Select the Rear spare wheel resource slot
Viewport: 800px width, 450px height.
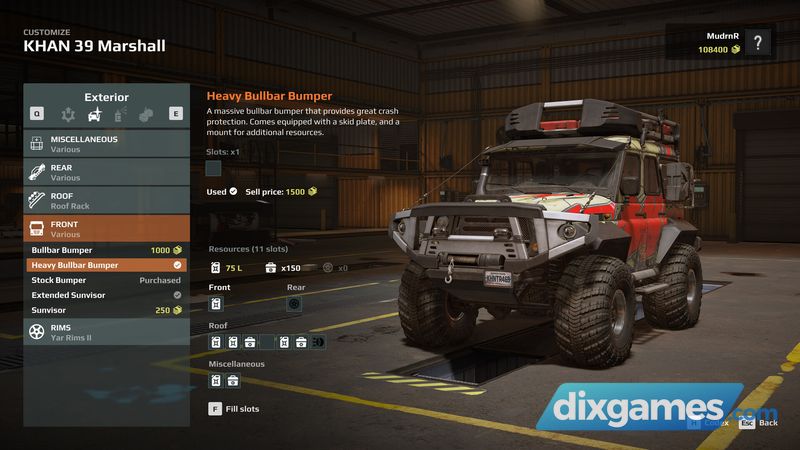click(294, 303)
